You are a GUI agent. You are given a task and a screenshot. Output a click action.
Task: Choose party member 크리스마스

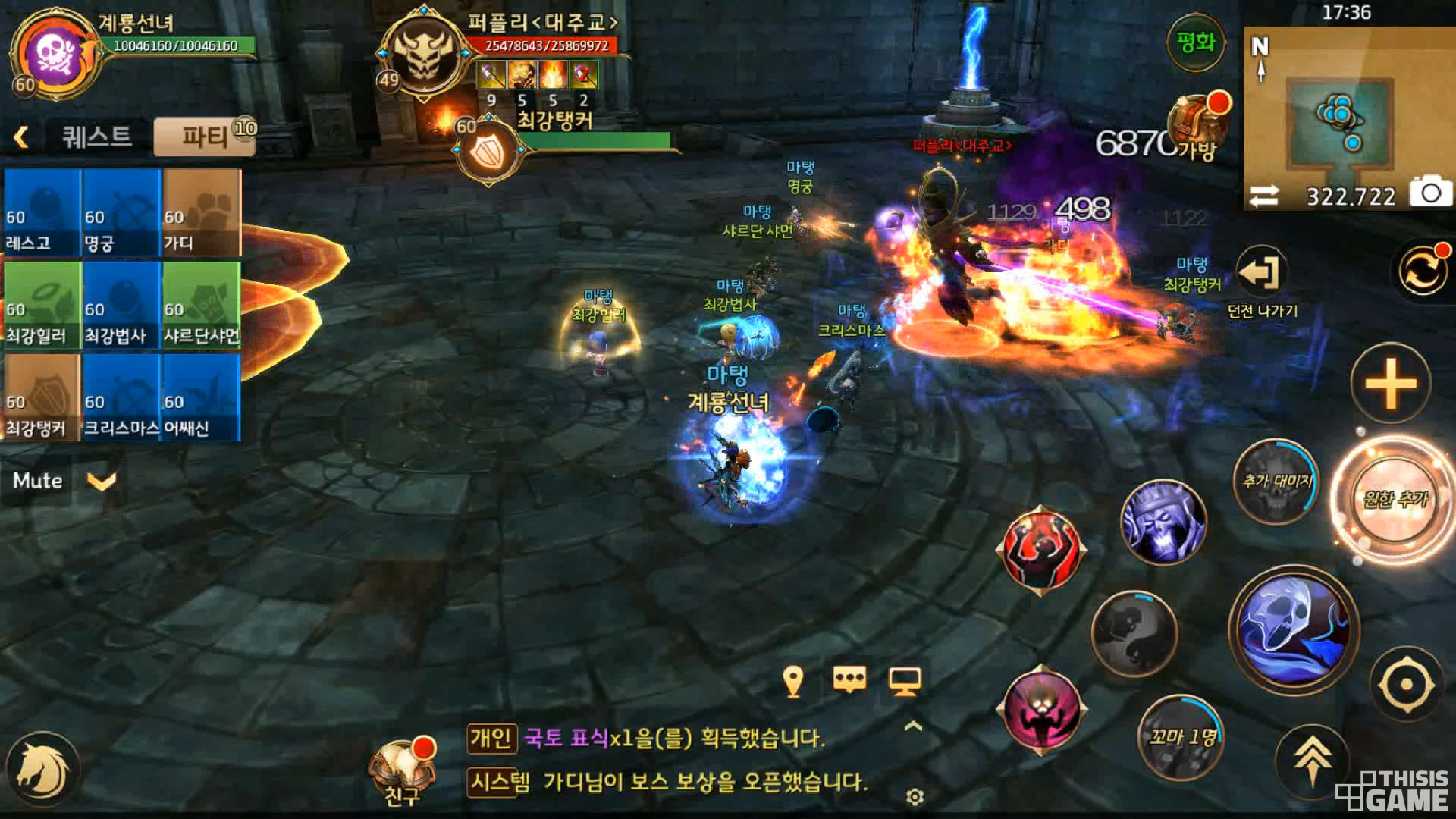point(121,398)
